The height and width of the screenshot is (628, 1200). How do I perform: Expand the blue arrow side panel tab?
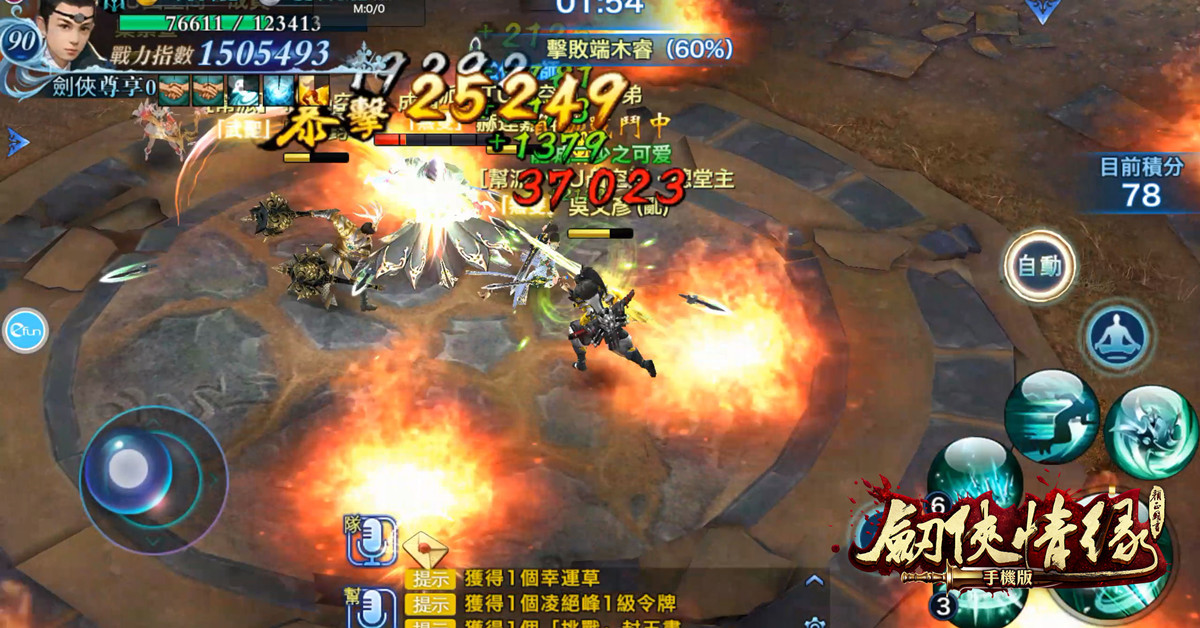17,142
